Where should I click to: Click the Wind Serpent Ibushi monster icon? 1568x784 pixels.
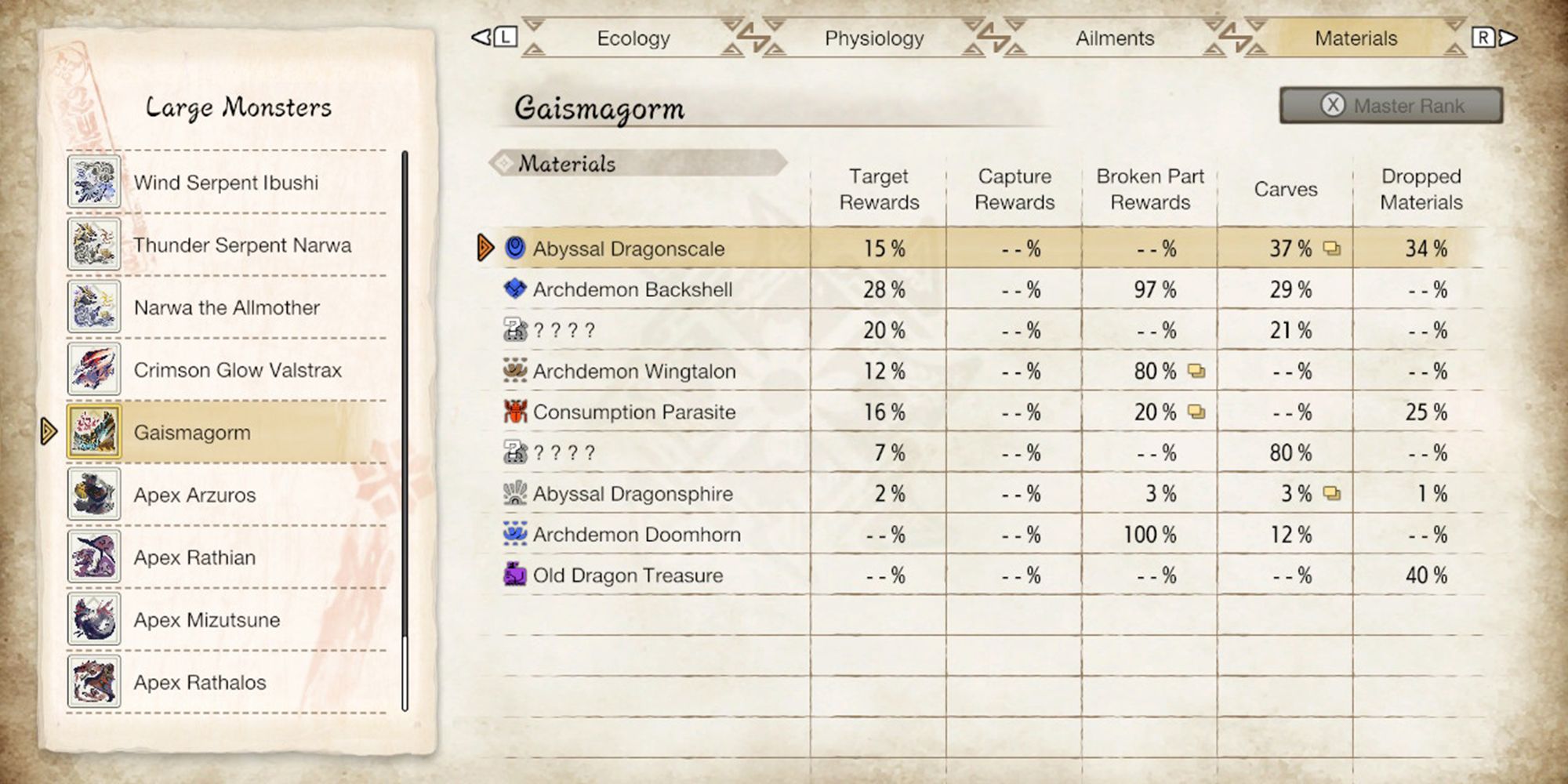[x=93, y=182]
